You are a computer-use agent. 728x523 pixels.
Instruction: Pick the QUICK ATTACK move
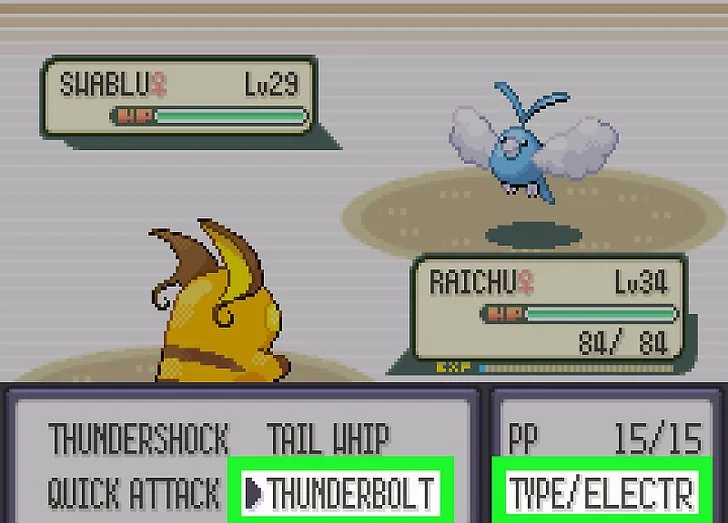(x=133, y=492)
